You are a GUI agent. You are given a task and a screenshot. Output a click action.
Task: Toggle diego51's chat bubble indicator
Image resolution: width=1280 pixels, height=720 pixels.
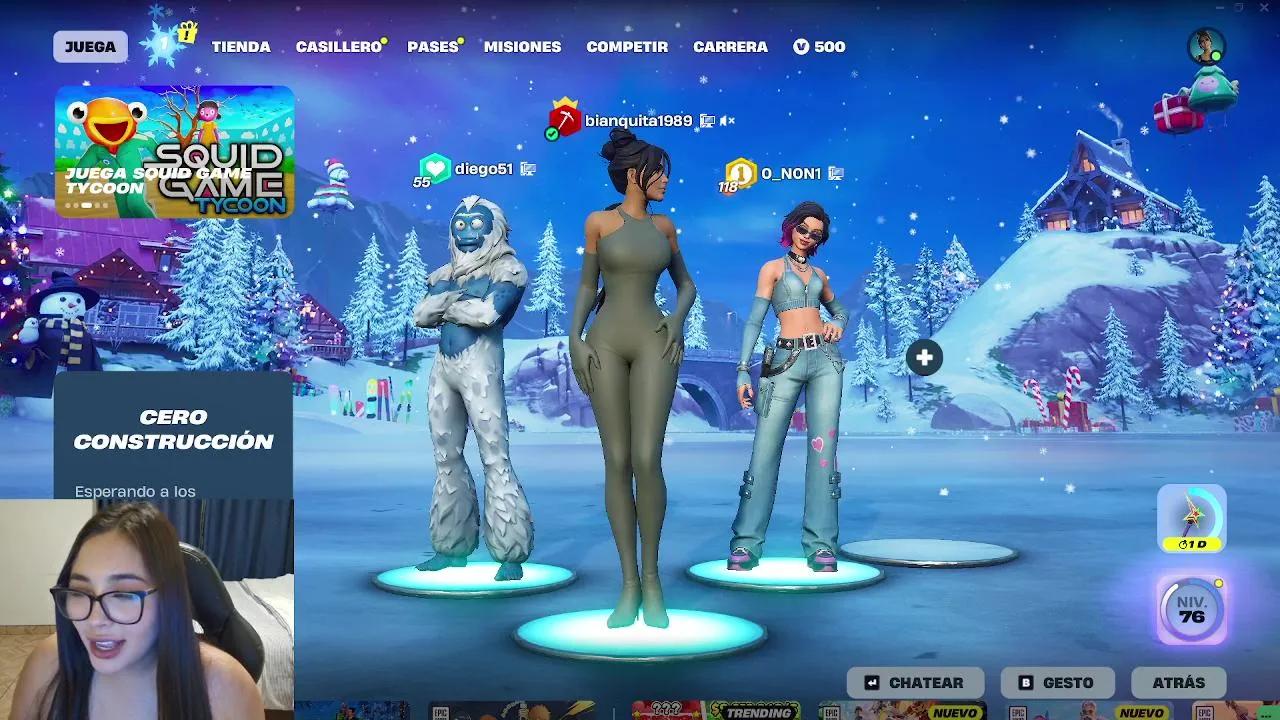pos(529,168)
